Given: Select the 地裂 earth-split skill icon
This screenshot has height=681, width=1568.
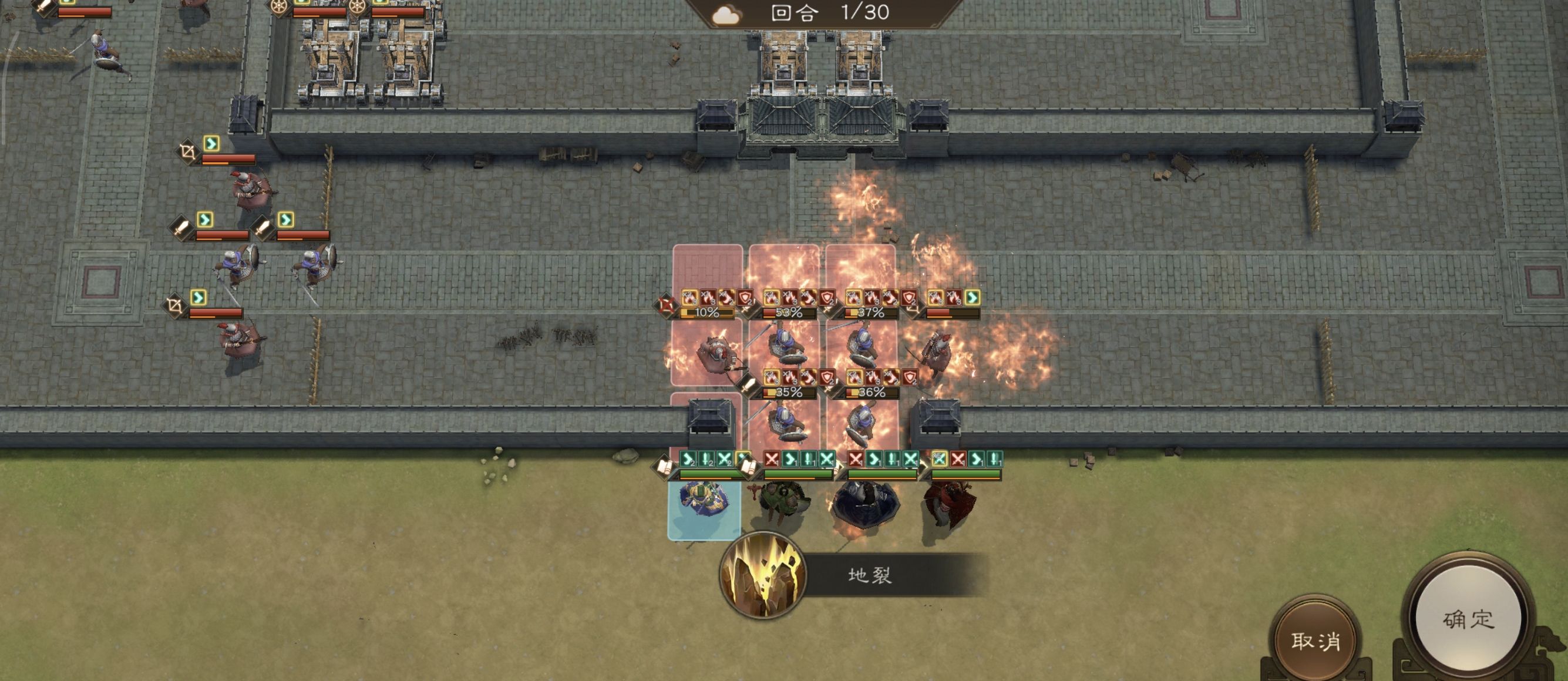Looking at the screenshot, I should pyautogui.click(x=763, y=575).
